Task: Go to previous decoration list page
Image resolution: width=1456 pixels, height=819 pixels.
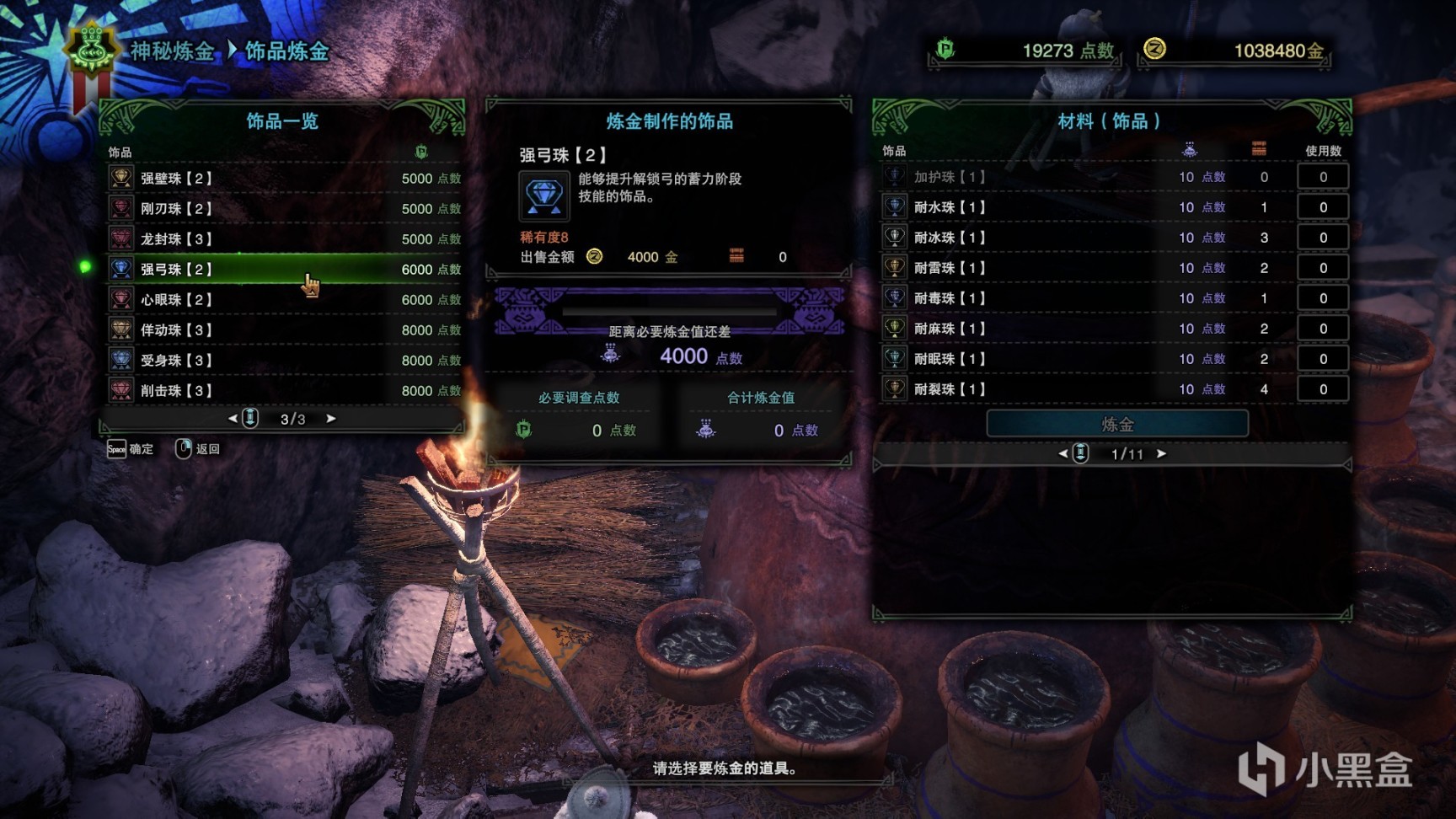Action: coord(233,419)
